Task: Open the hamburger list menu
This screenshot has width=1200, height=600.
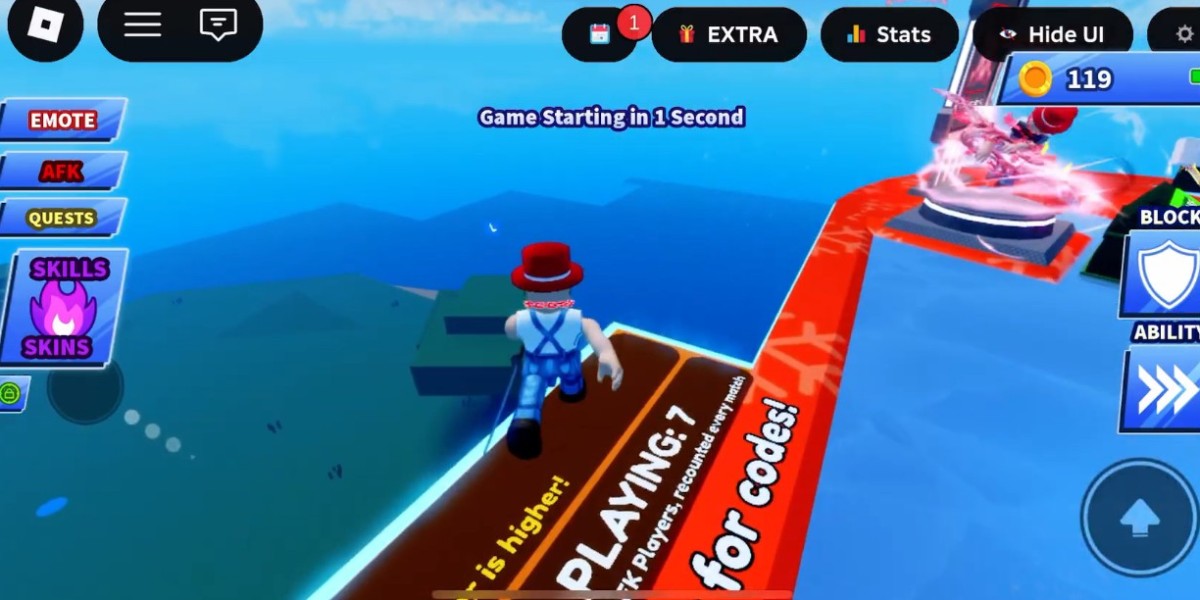Action: (142, 26)
